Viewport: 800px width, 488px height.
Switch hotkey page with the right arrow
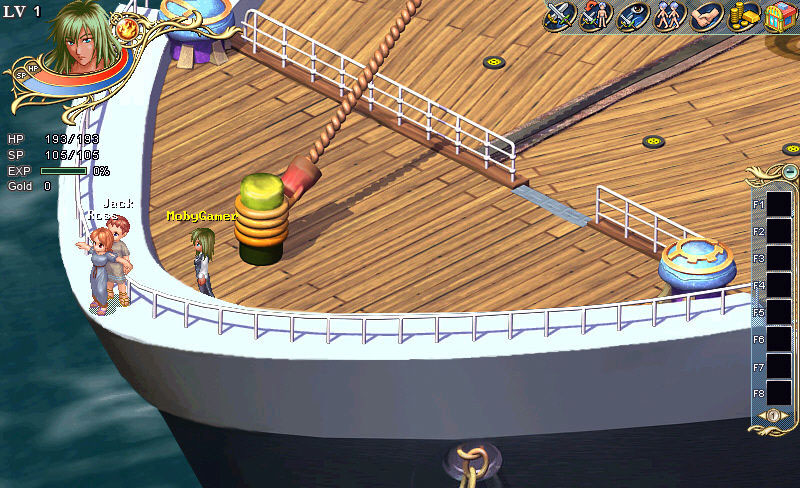783,416
